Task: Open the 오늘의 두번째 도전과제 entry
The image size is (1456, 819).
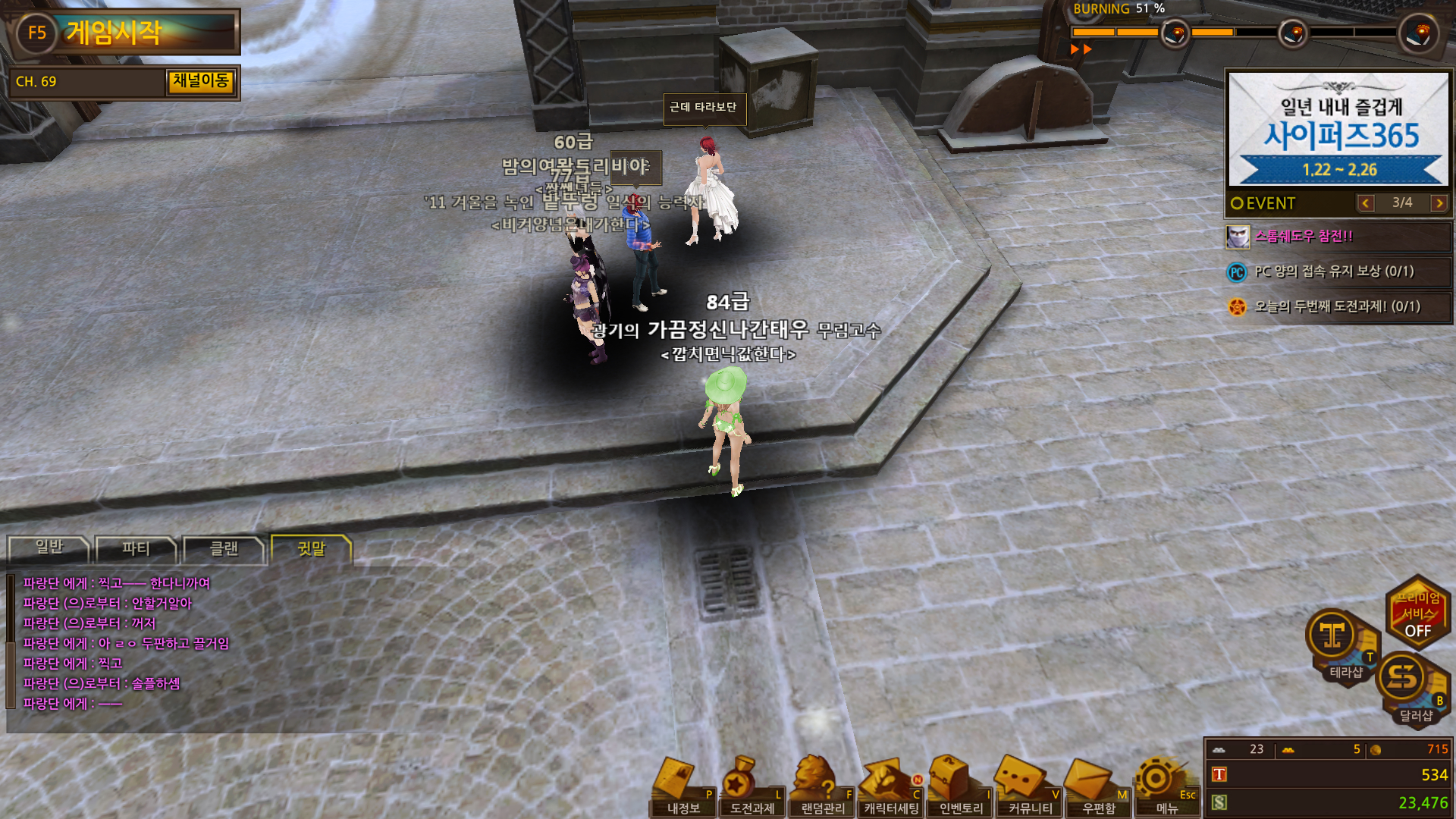Action: [x=1338, y=306]
